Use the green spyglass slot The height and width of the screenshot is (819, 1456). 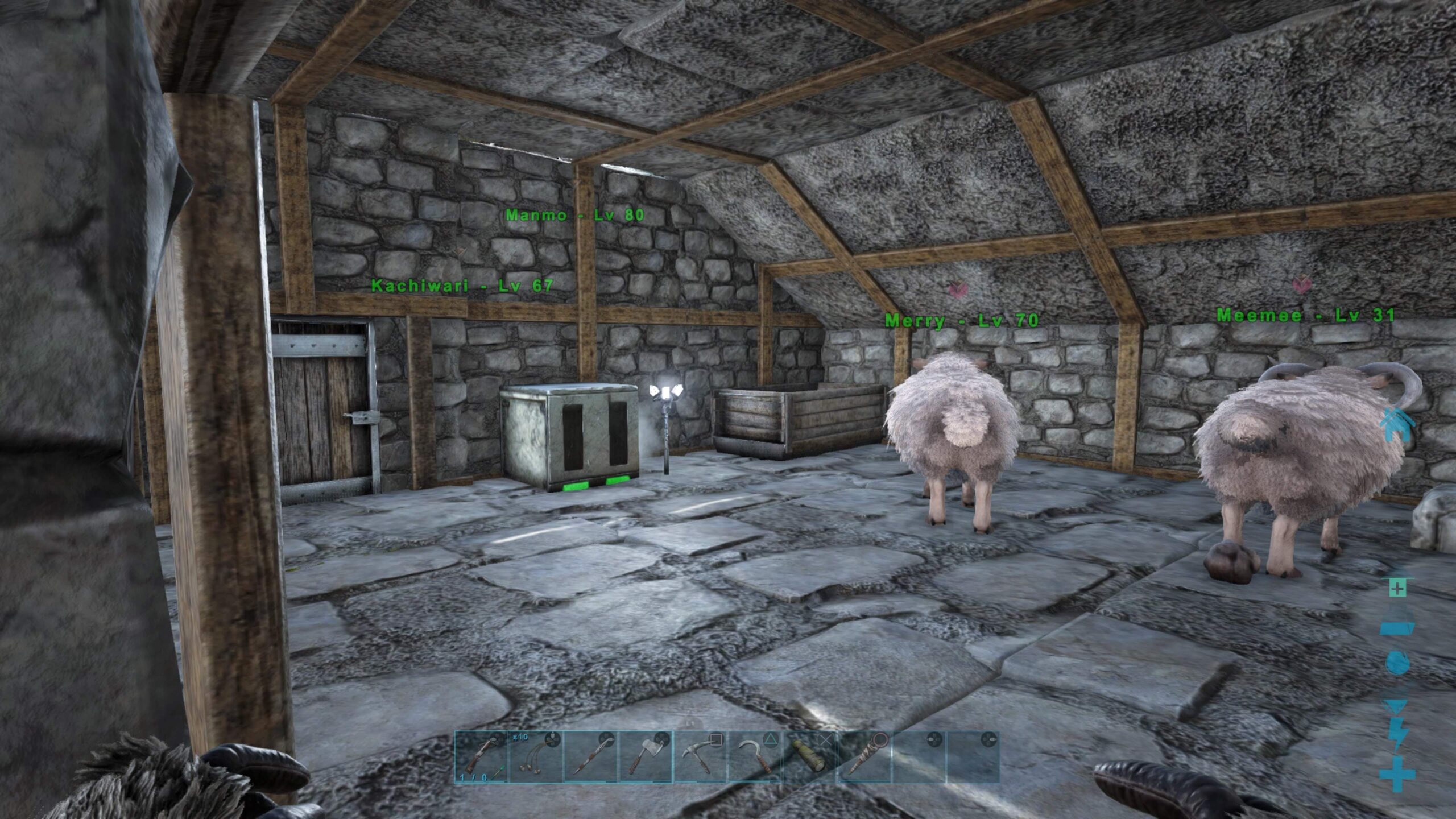click(809, 757)
